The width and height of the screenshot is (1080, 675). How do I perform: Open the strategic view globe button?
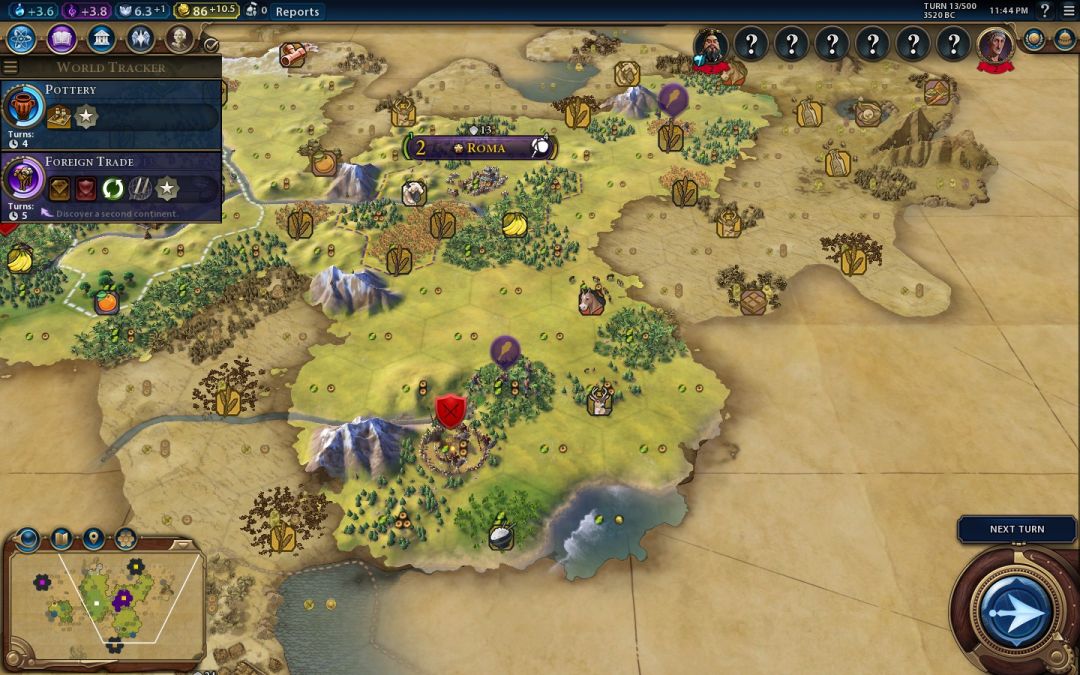[x=28, y=540]
